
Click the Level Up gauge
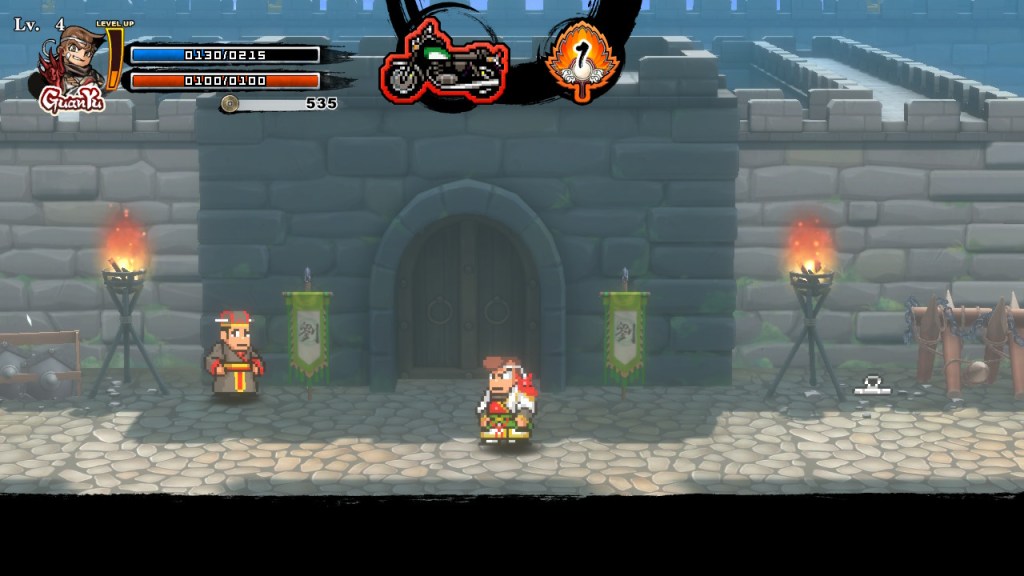pyautogui.click(x=115, y=58)
